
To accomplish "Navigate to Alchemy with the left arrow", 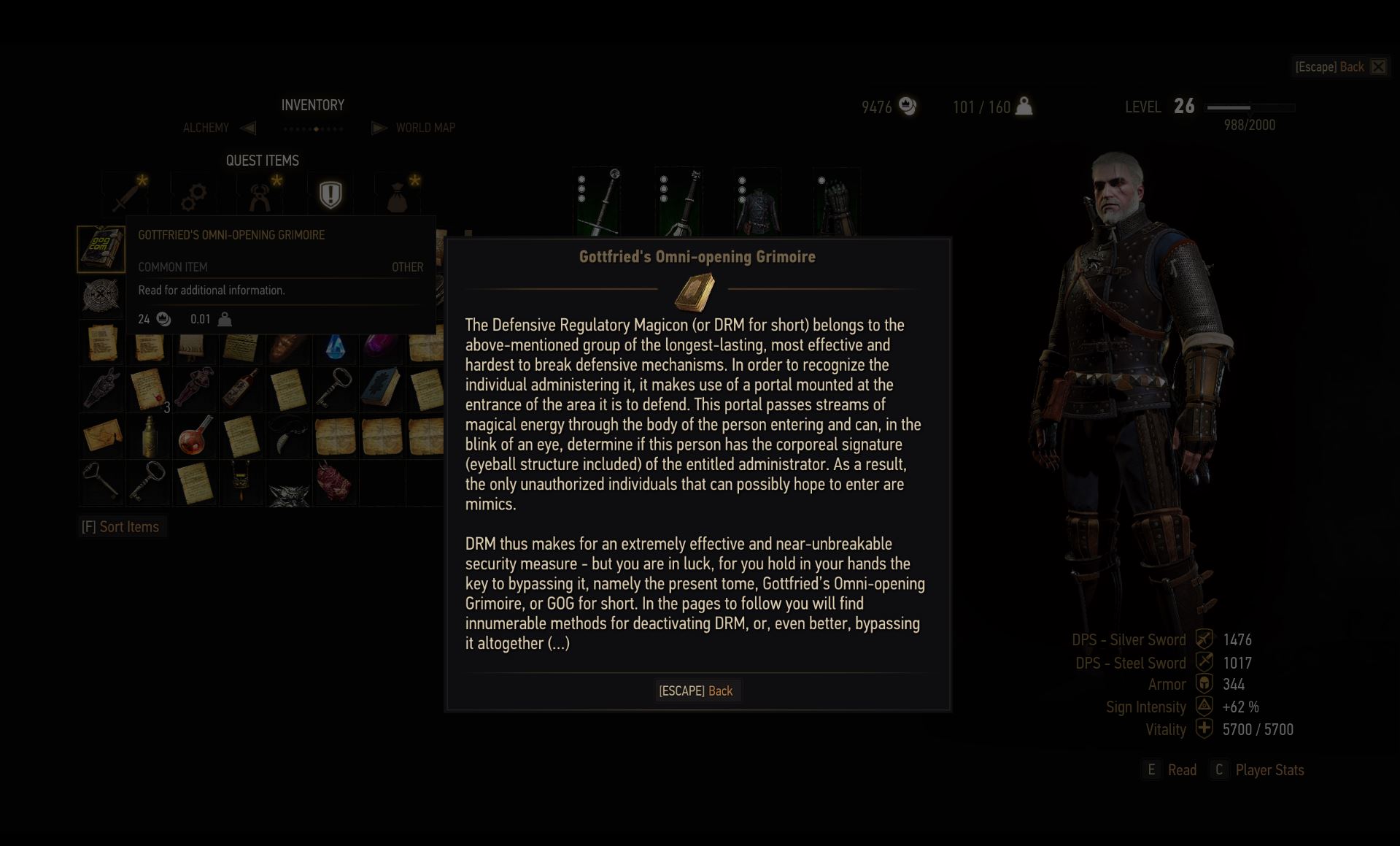I will (248, 128).
